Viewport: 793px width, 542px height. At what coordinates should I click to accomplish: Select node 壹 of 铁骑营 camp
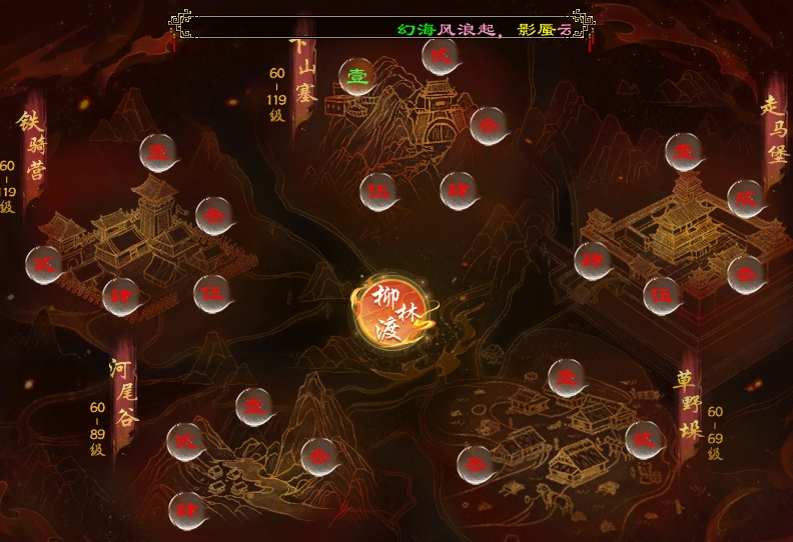158,154
